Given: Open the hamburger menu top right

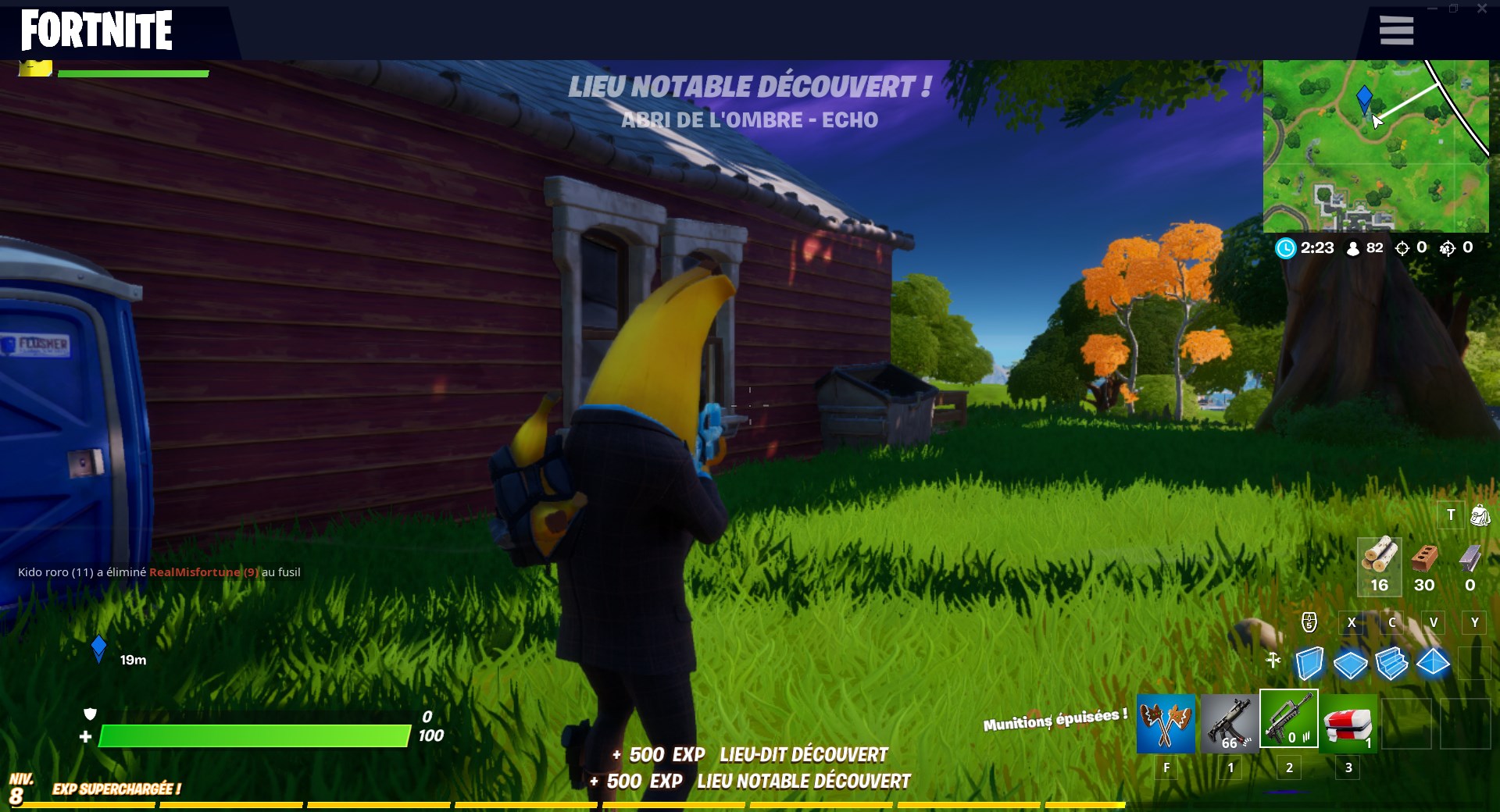Looking at the screenshot, I should point(1395,30).
